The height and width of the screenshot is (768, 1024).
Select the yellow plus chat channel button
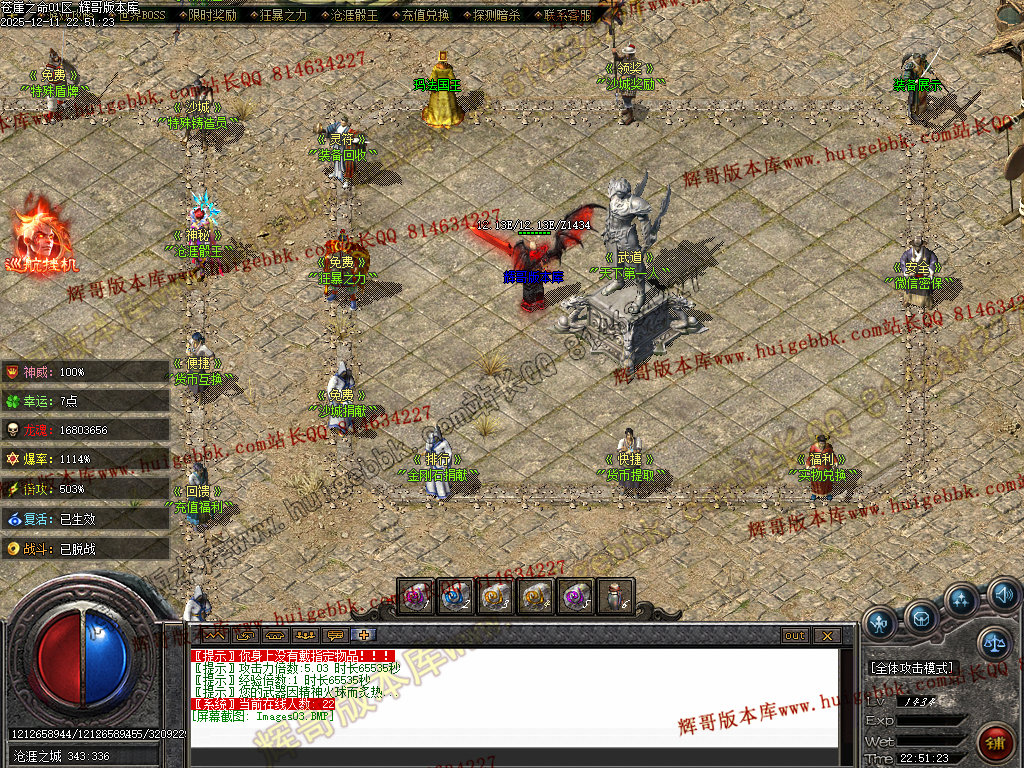coord(366,636)
